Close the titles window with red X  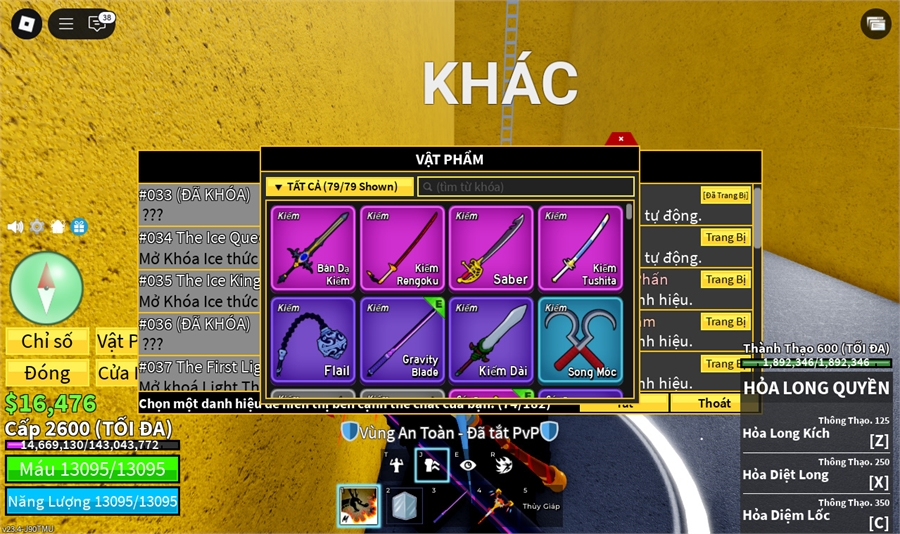(x=621, y=139)
